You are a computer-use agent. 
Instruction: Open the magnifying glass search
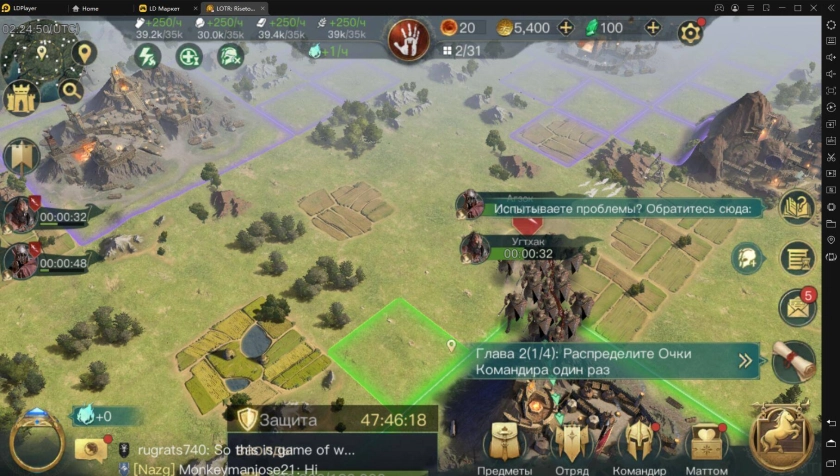point(71,91)
